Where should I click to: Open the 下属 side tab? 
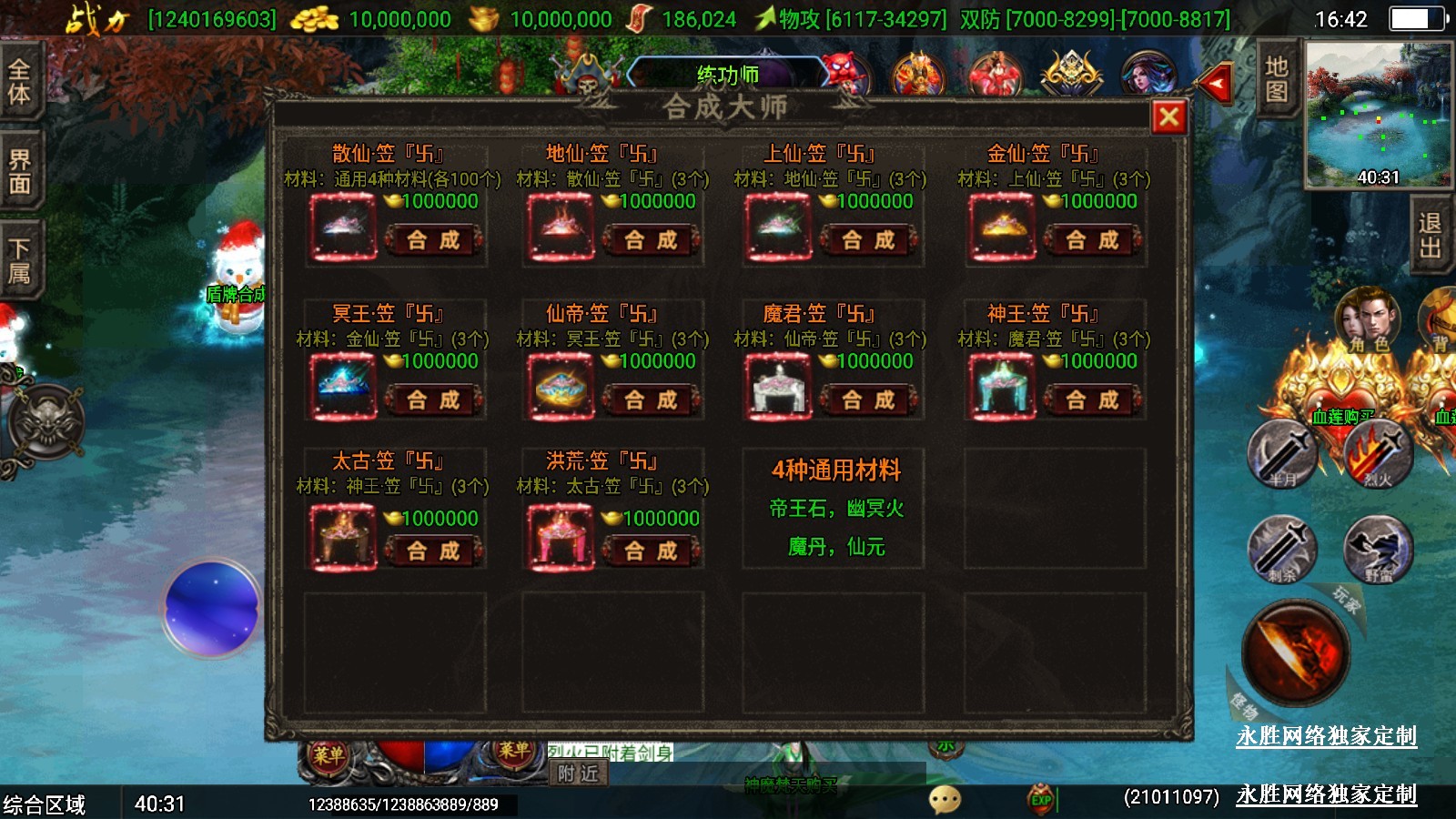click(20, 260)
